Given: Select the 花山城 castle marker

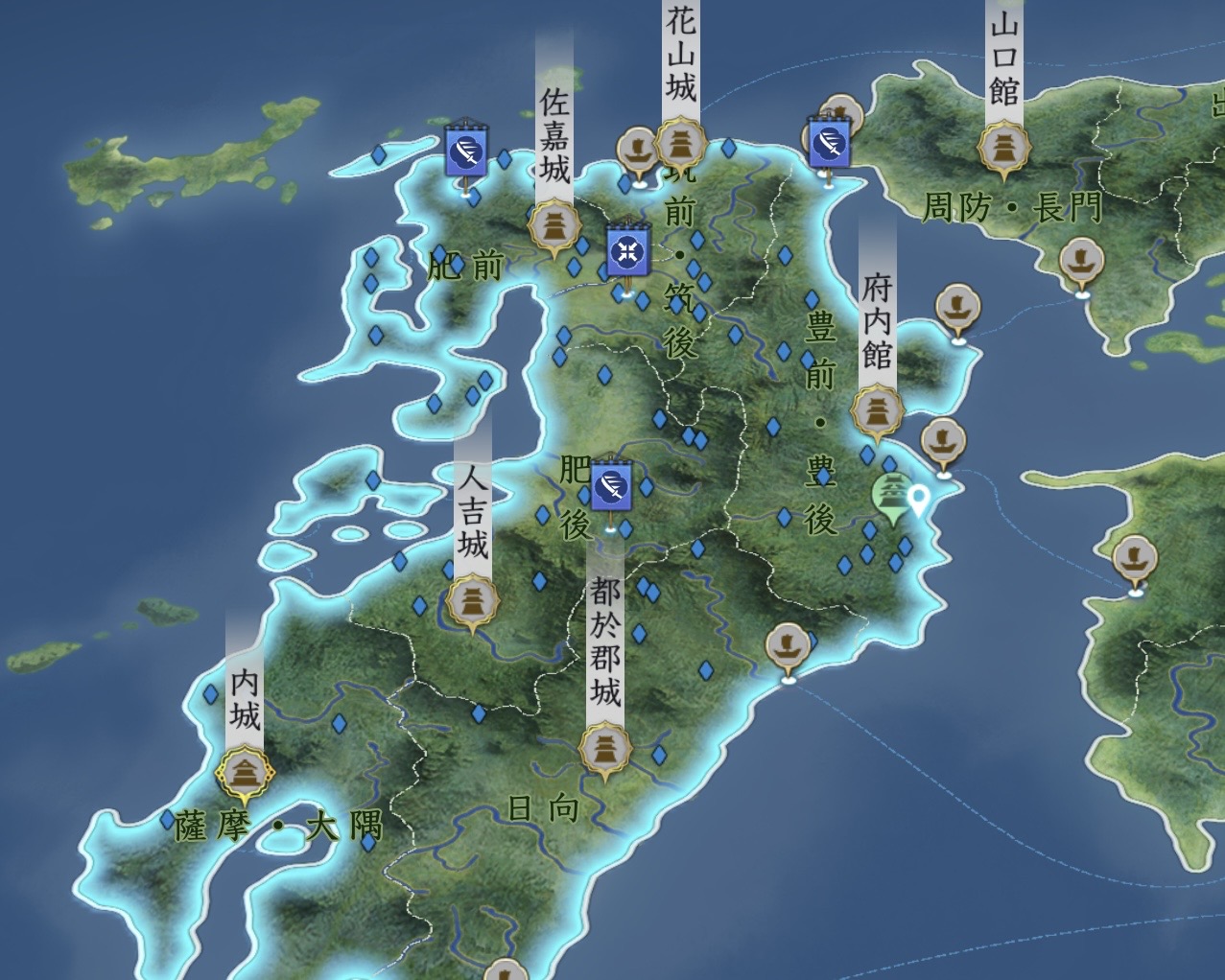Looking at the screenshot, I should 681,144.
